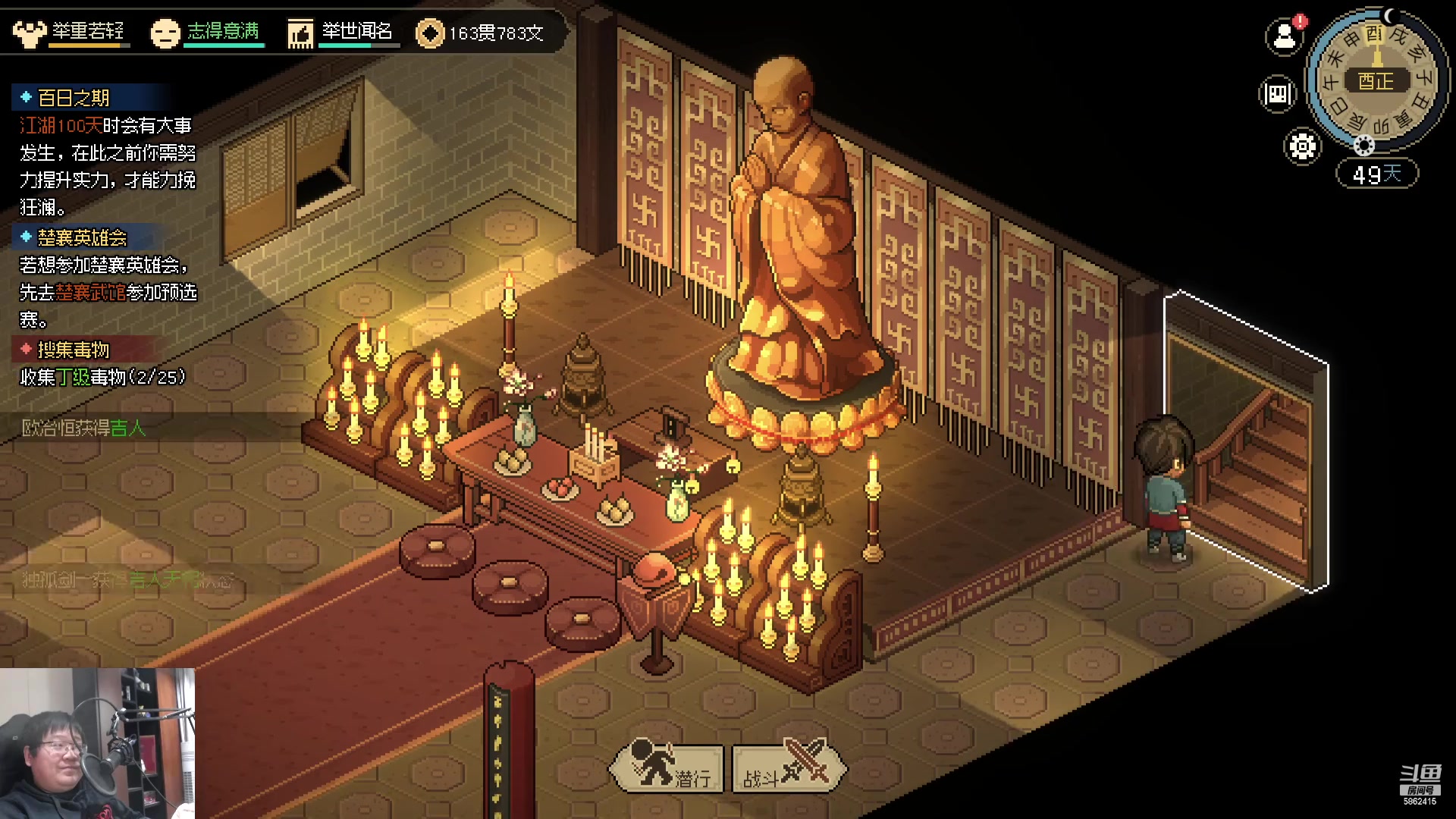
Task: Activate the 潜行 stealth button
Action: tap(667, 766)
